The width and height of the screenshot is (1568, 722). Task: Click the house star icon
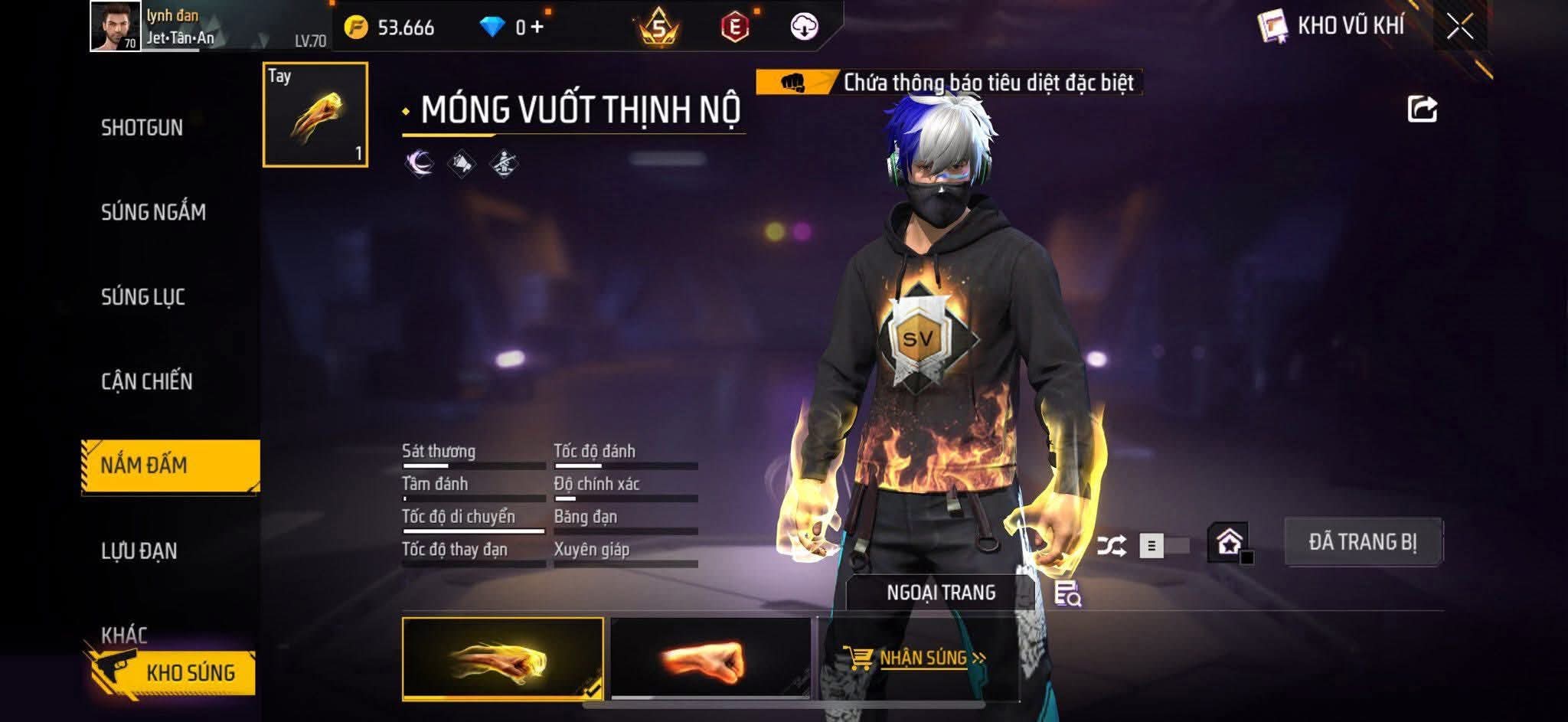(x=1230, y=544)
